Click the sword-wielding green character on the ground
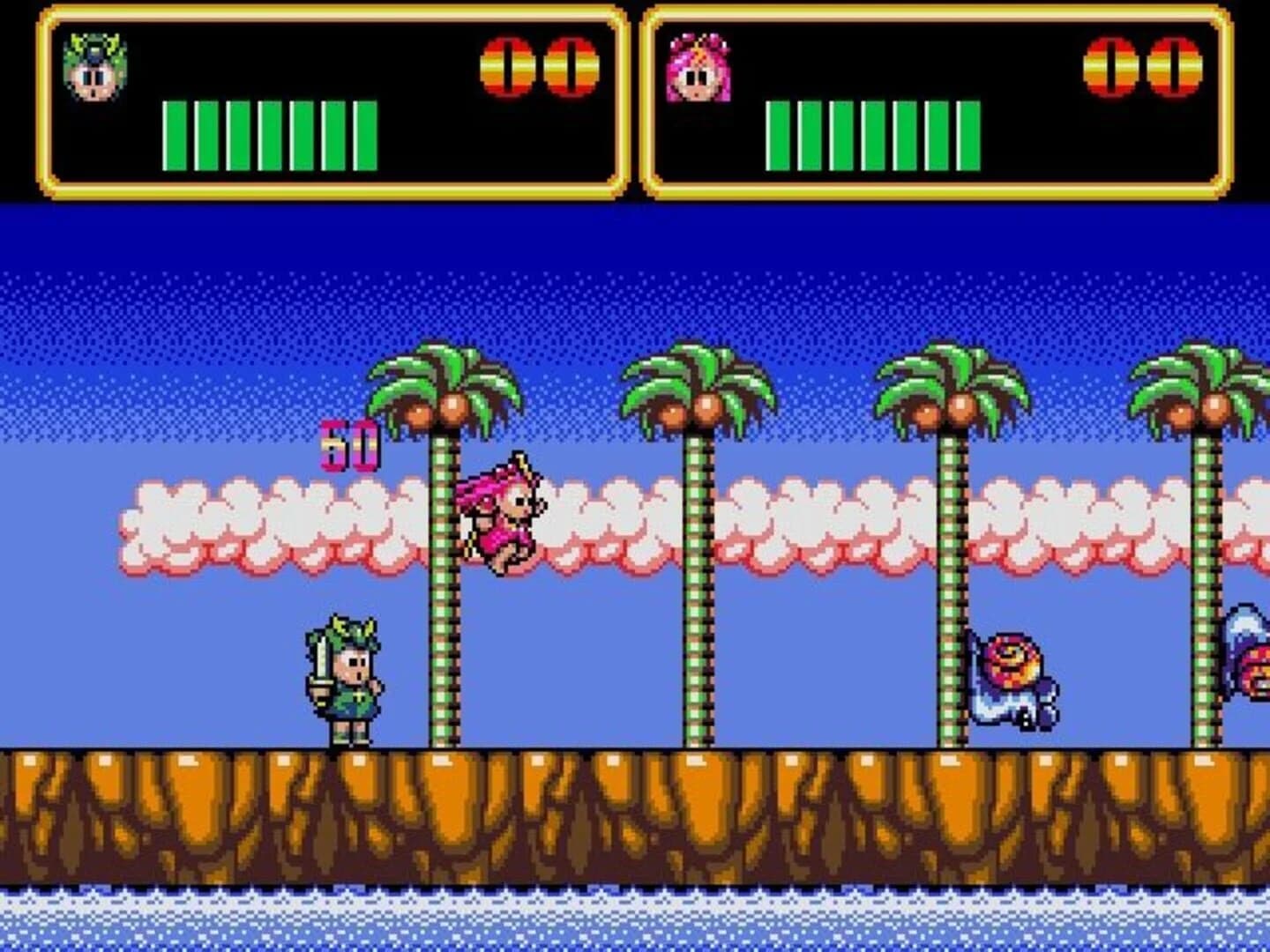Screen dimensions: 1270x952 point(346,679)
